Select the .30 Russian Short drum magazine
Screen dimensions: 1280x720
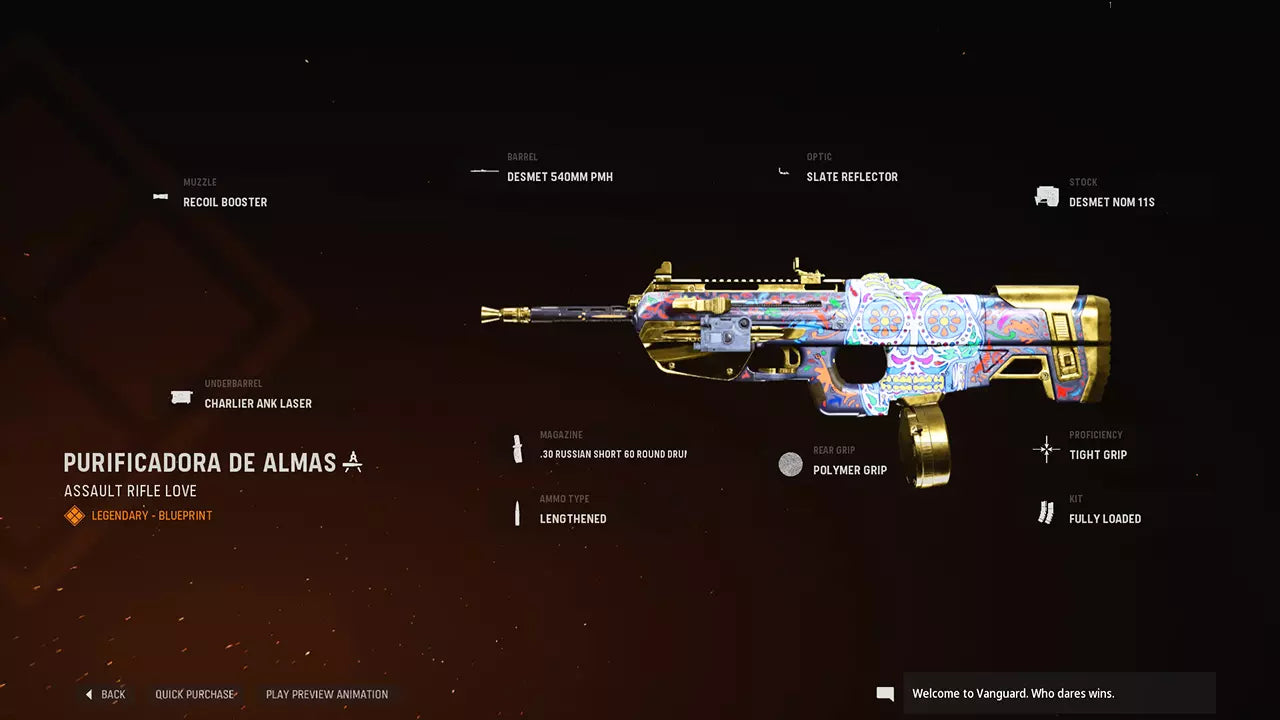[612, 454]
